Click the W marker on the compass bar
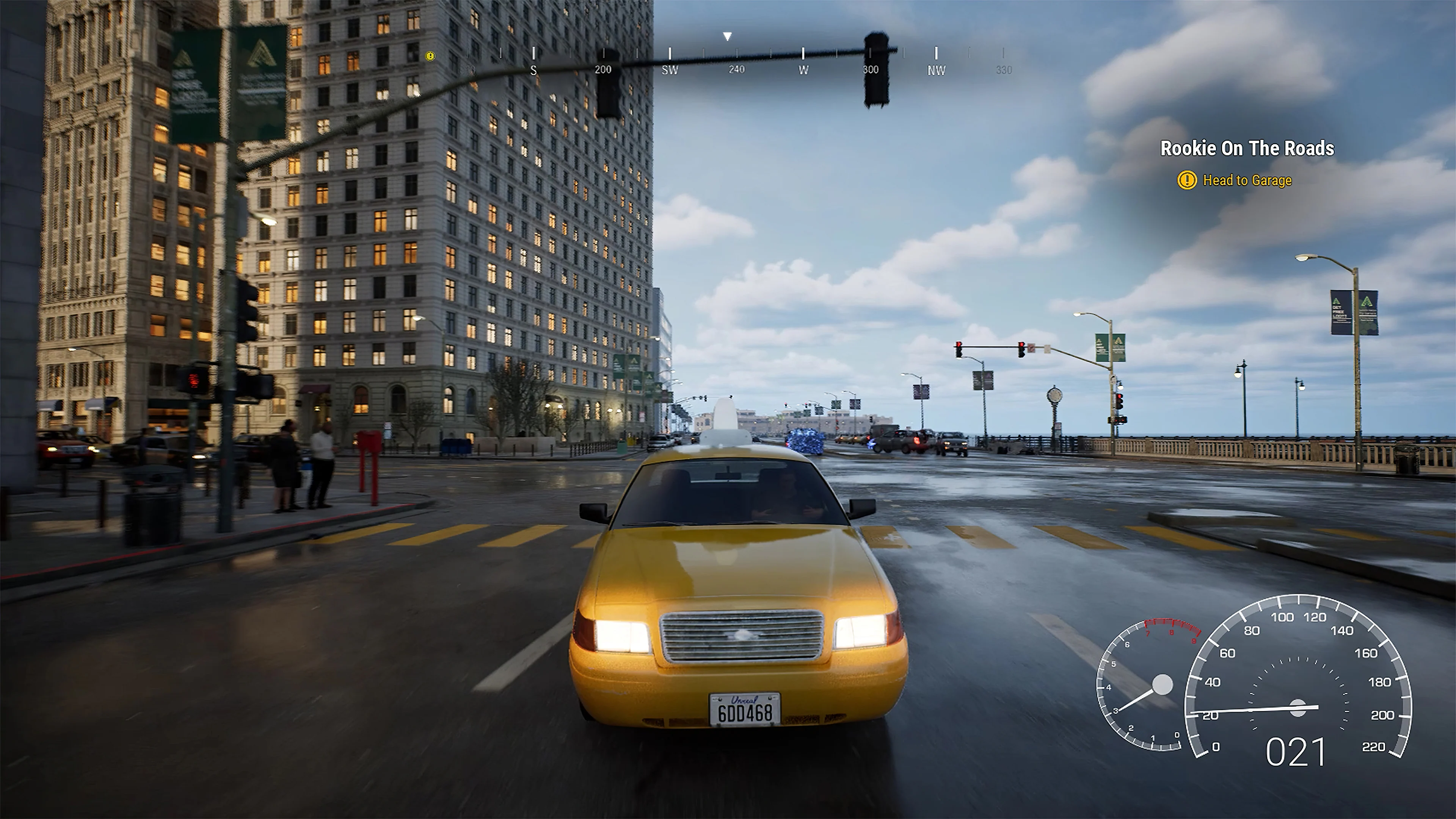Image resolution: width=1456 pixels, height=819 pixels. click(803, 71)
